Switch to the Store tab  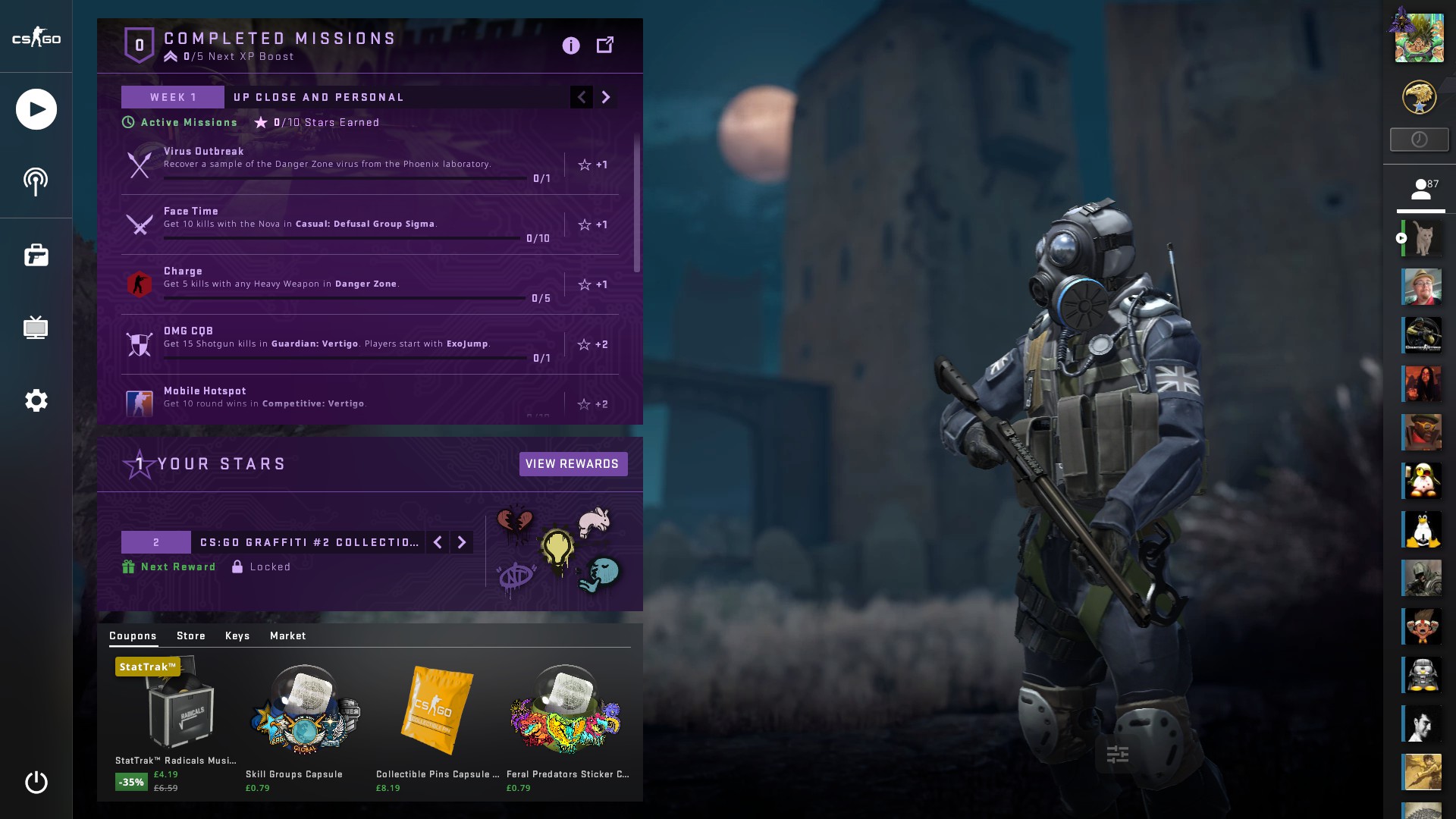click(x=191, y=635)
